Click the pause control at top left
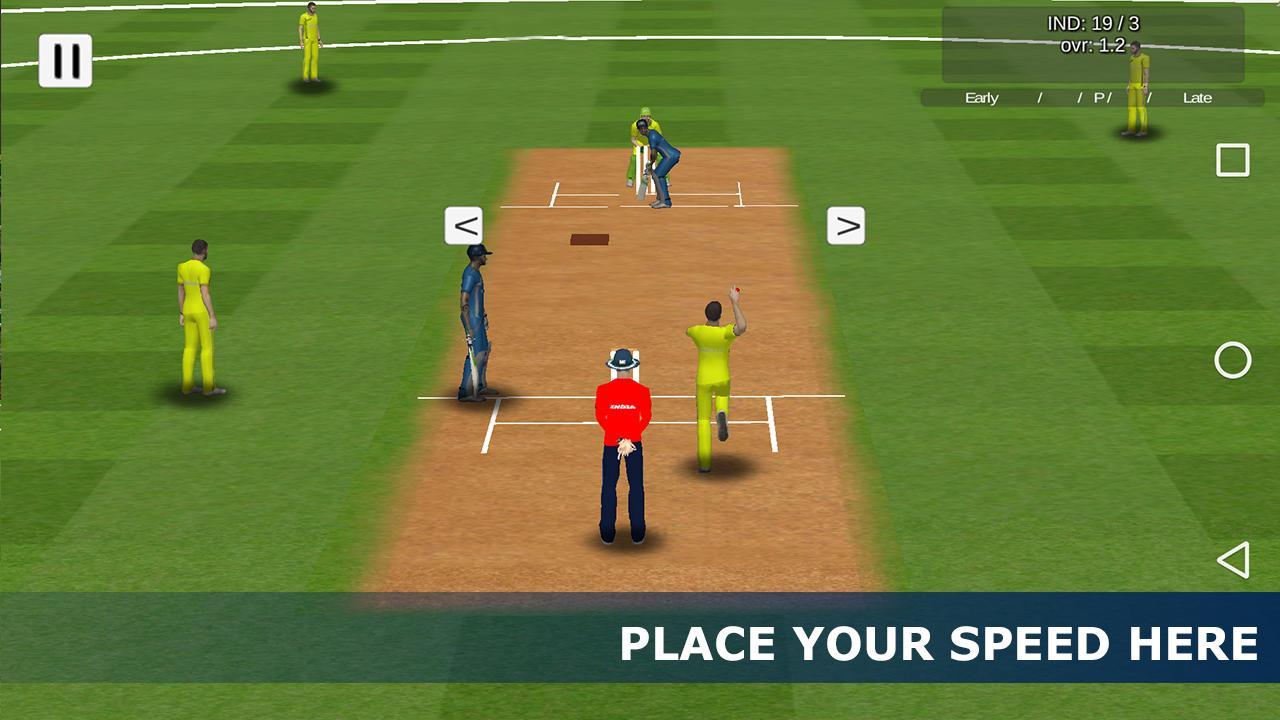 [x=65, y=58]
